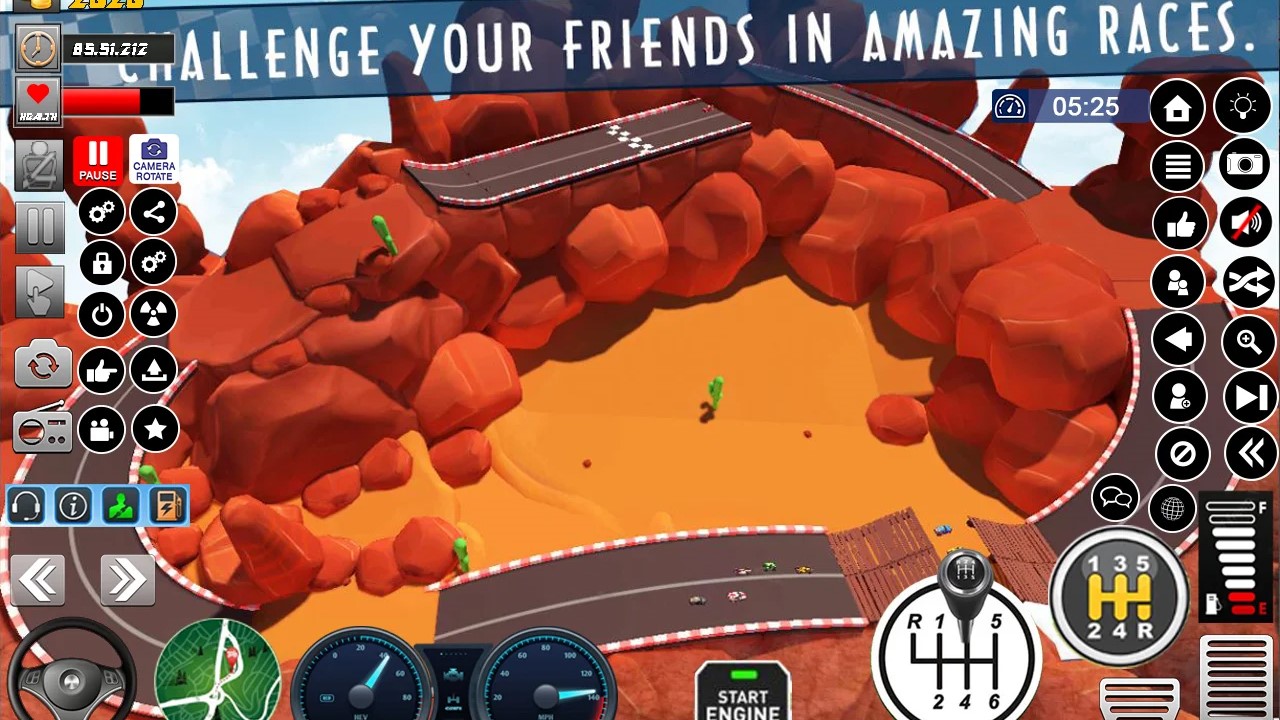The image size is (1280, 720).
Task: Mute the game sound with speaker icon
Action: 1243,223
